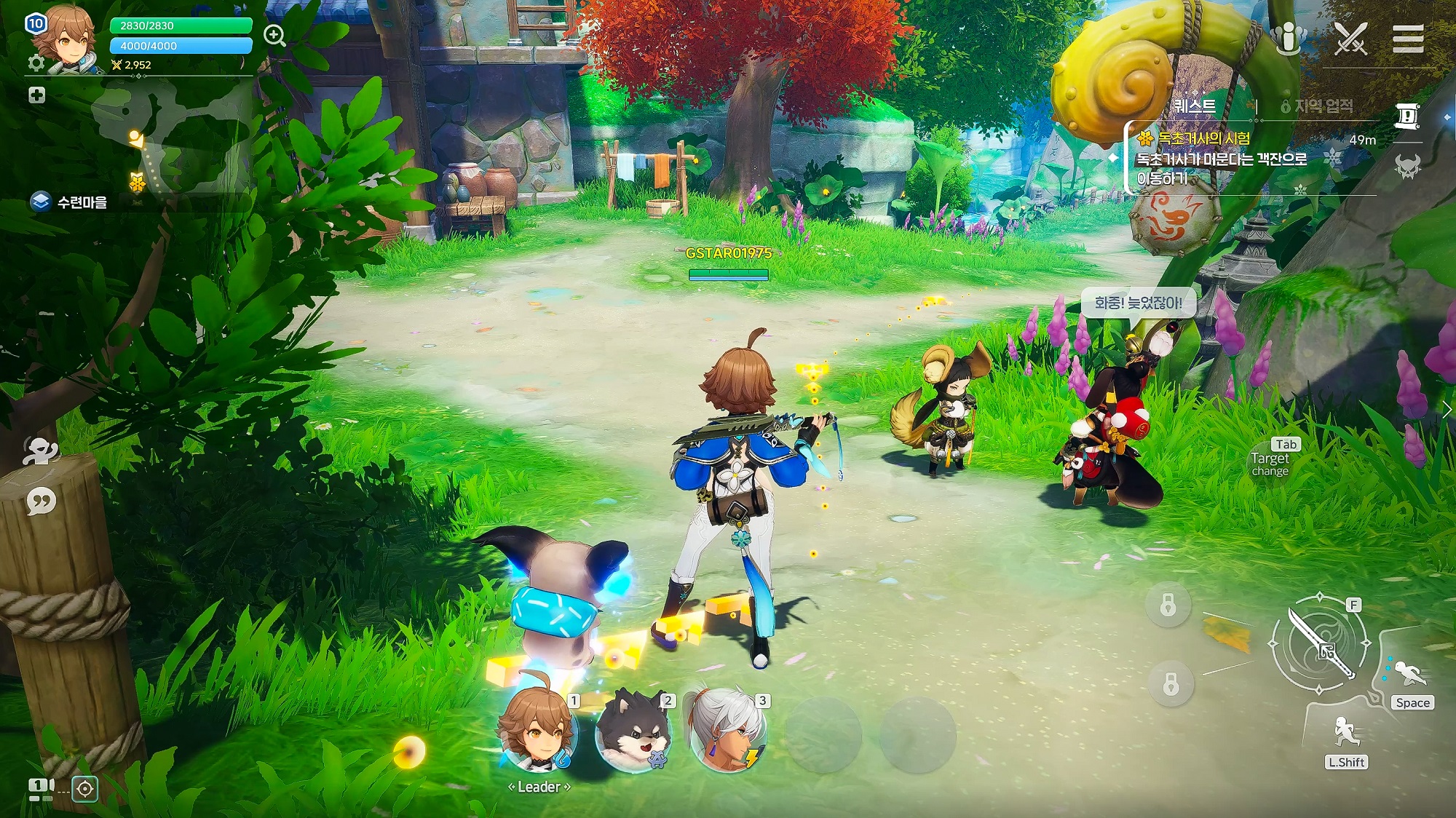Click the green HP bar near the avatar
1456x818 pixels.
tap(181, 24)
